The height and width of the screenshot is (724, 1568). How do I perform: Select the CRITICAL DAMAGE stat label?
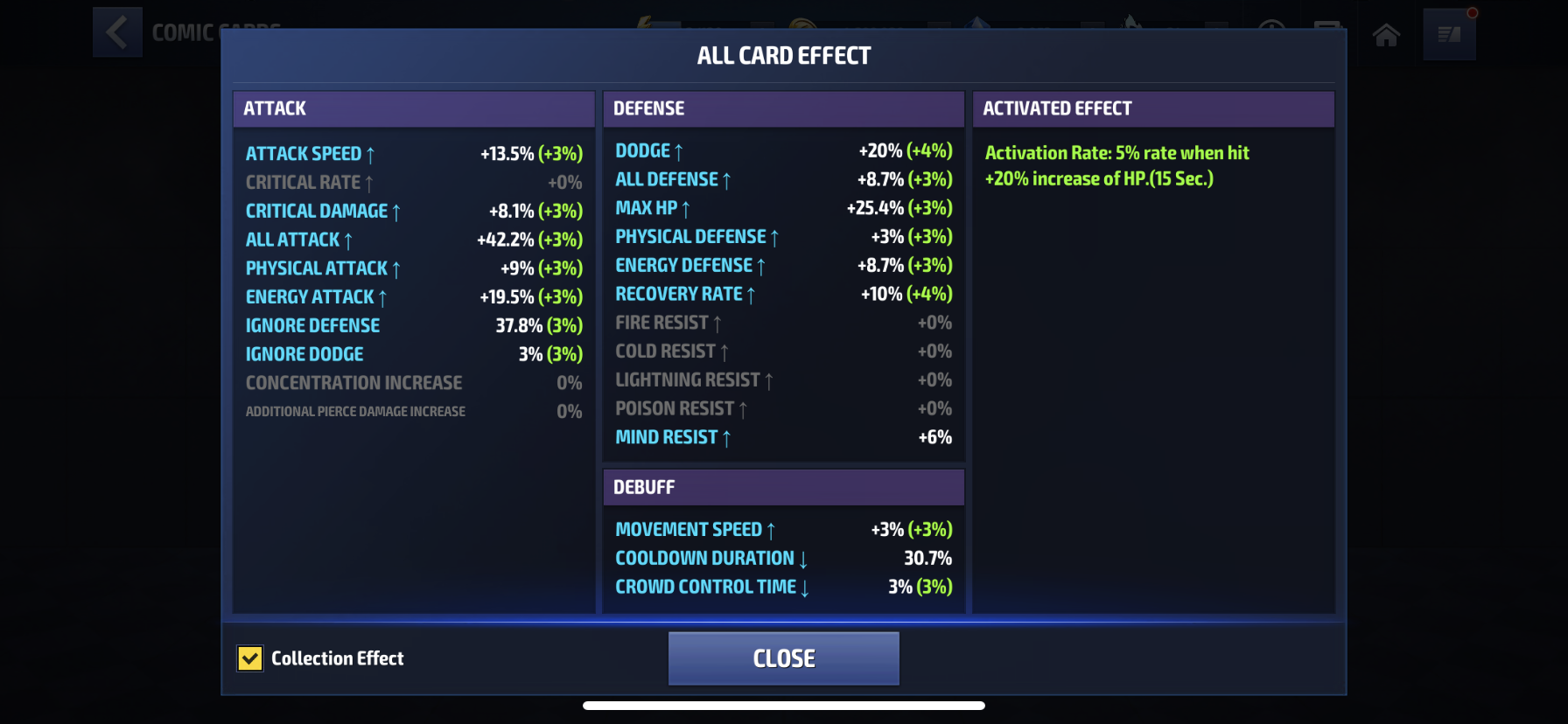pyautogui.click(x=317, y=211)
